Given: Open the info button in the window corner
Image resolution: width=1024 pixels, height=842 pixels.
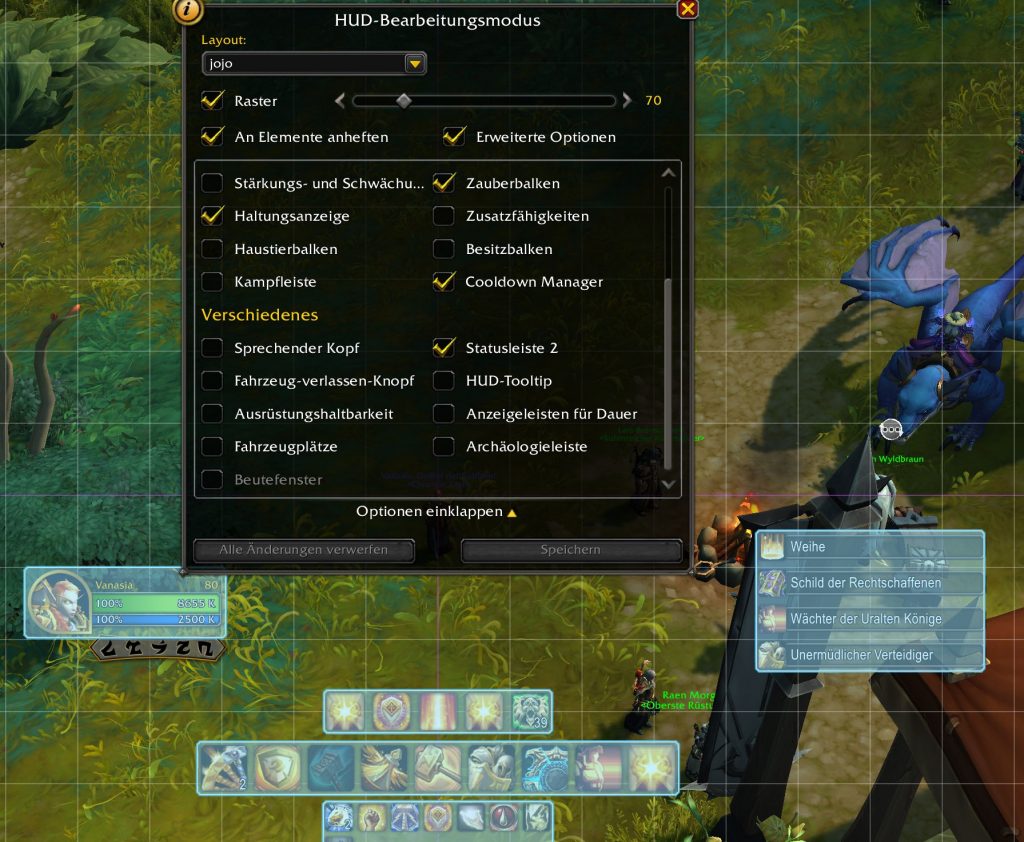Looking at the screenshot, I should click(188, 11).
